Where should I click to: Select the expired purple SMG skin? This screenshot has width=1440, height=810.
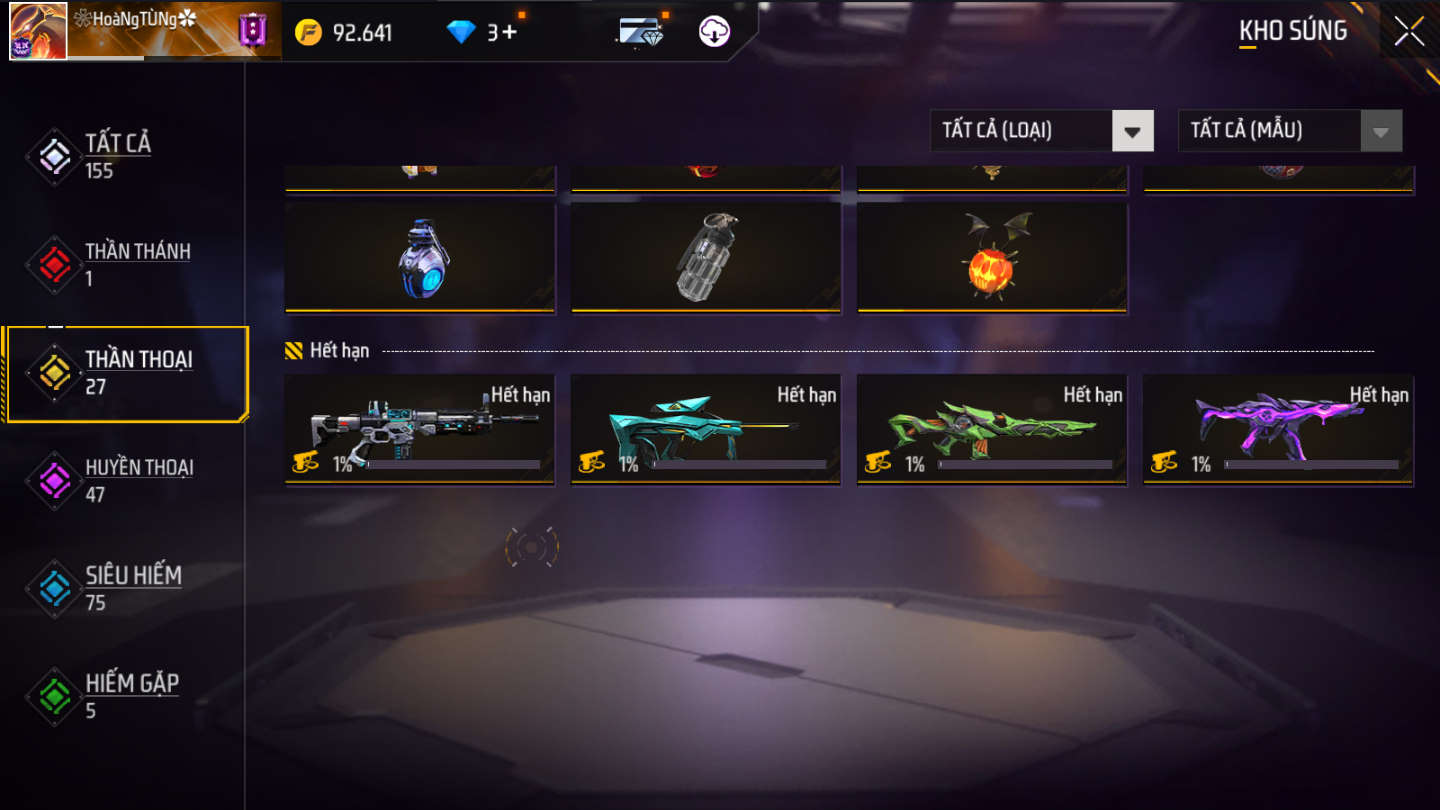click(x=1278, y=429)
